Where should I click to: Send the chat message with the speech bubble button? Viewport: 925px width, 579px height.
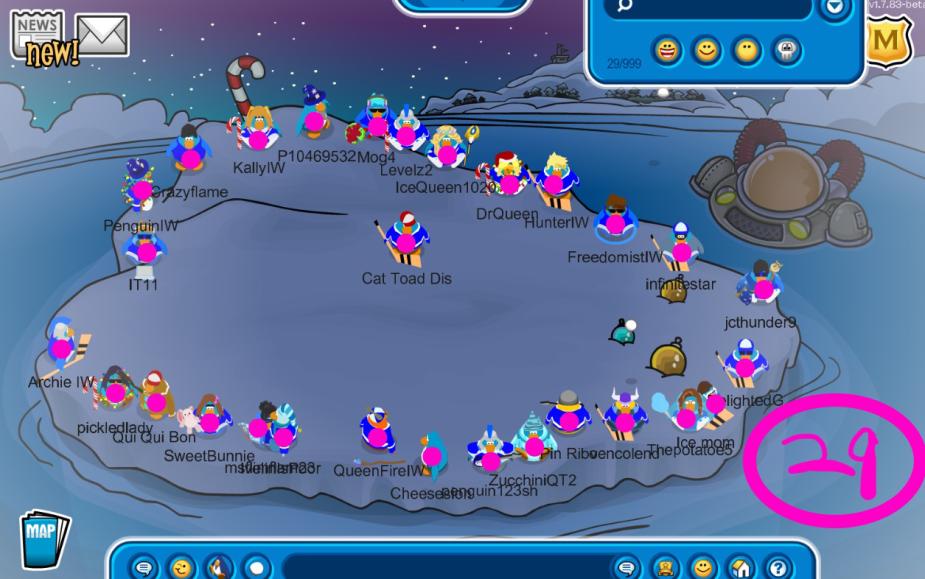click(627, 567)
